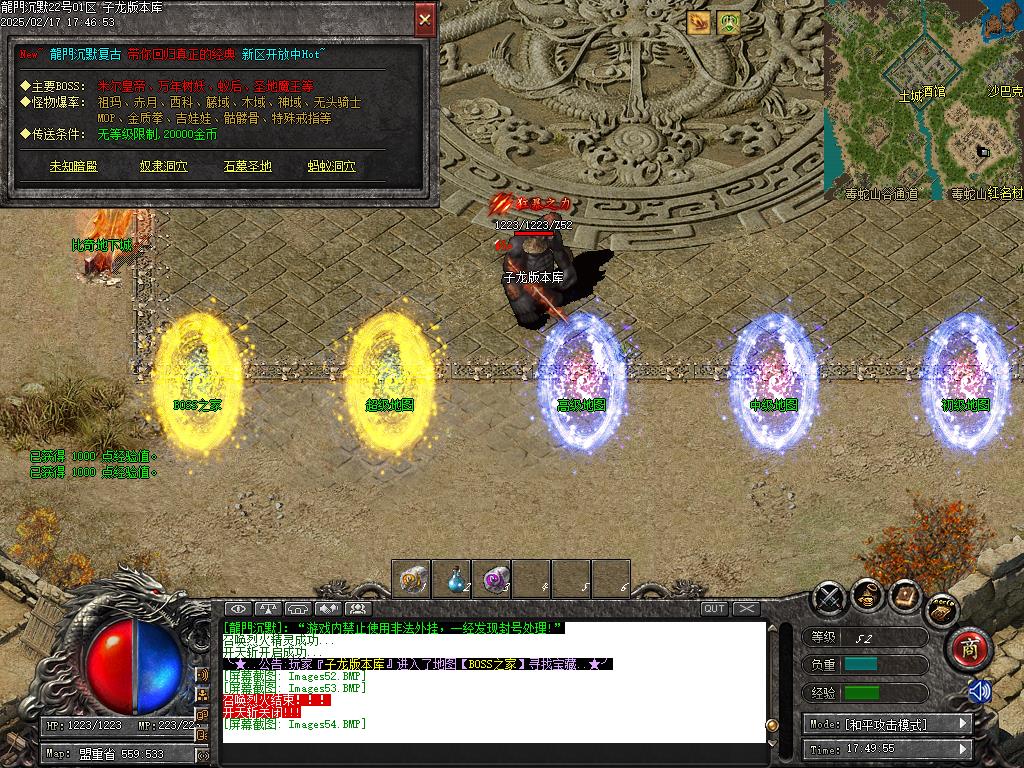This screenshot has height=768, width=1024.
Task: Click the scroll icon round button
Action: 942,608
